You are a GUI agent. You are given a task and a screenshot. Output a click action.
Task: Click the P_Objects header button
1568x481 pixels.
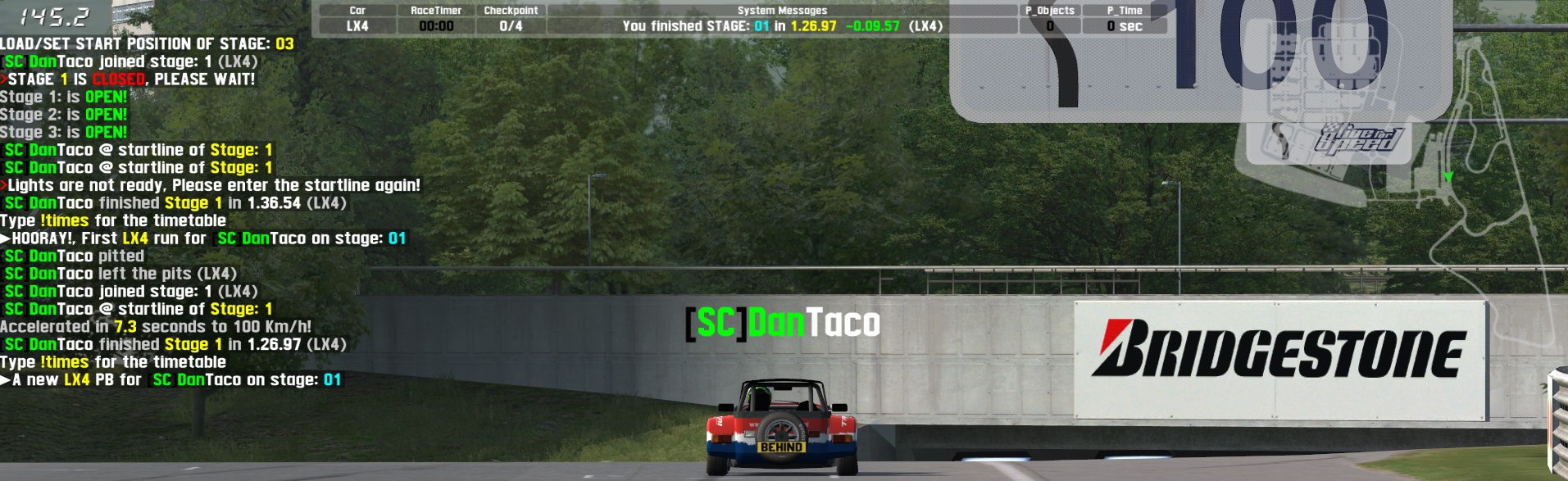pos(1049,11)
